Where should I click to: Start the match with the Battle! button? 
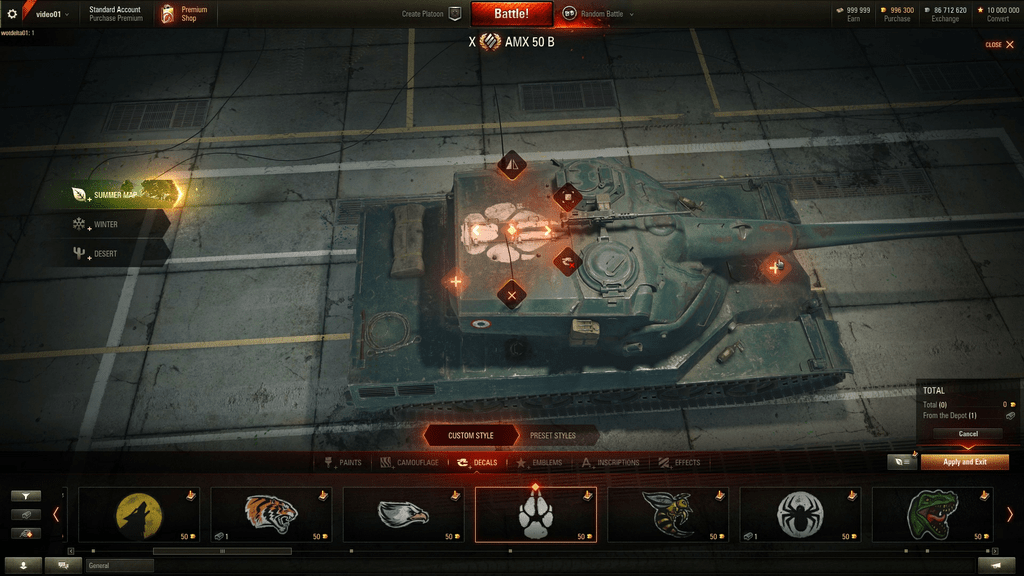(x=513, y=14)
